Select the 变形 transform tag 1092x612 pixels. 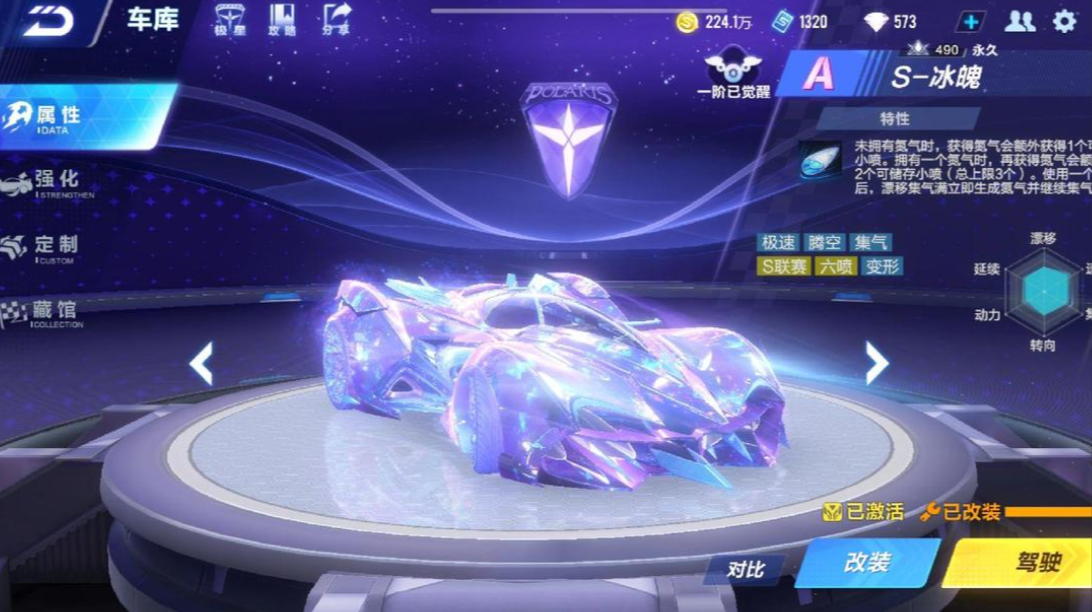click(882, 266)
